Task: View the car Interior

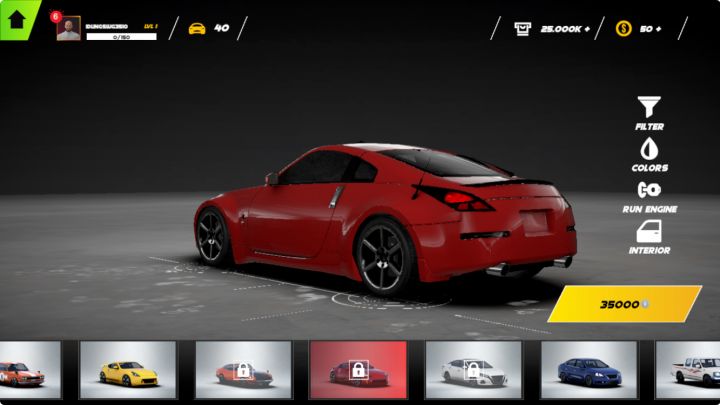Action: [649, 237]
